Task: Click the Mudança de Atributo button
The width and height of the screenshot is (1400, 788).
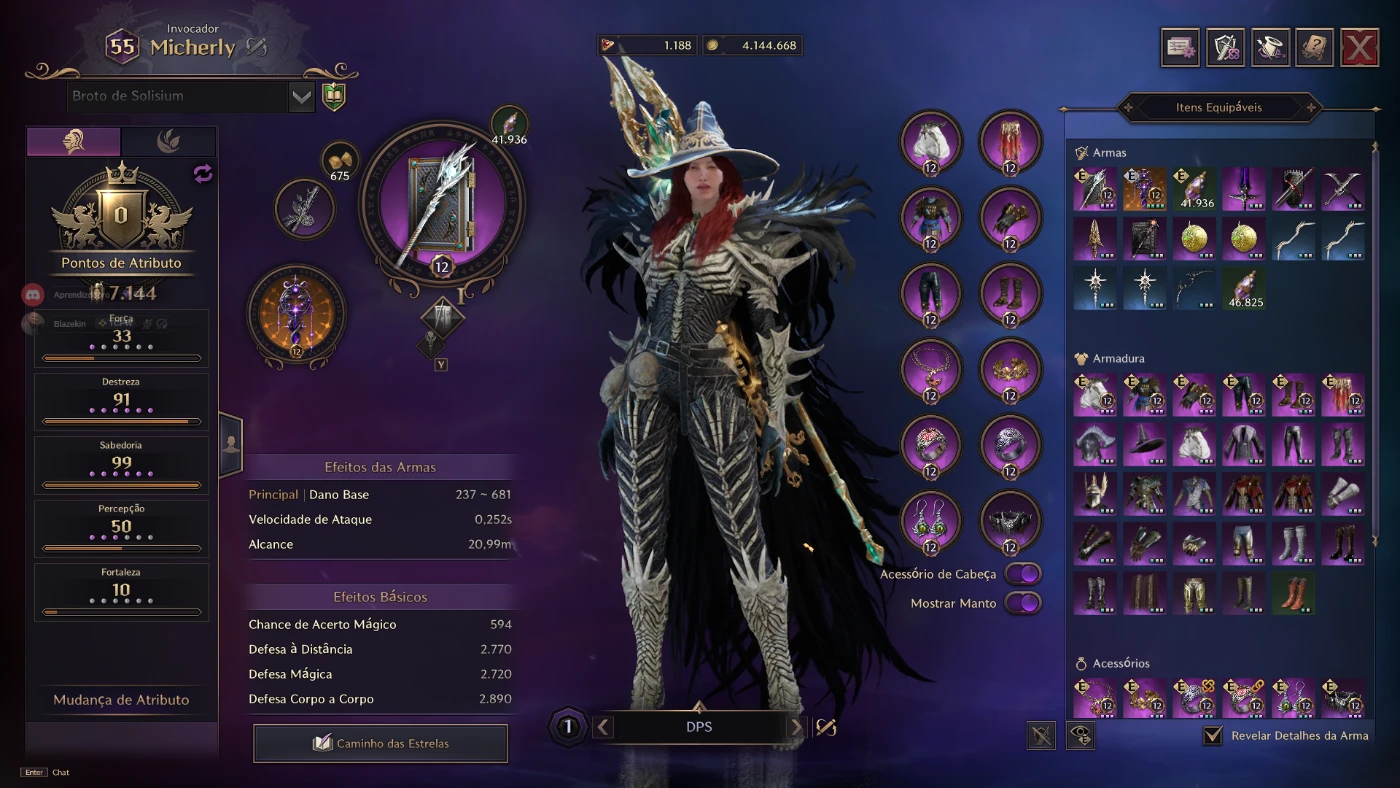Action: pos(121,700)
